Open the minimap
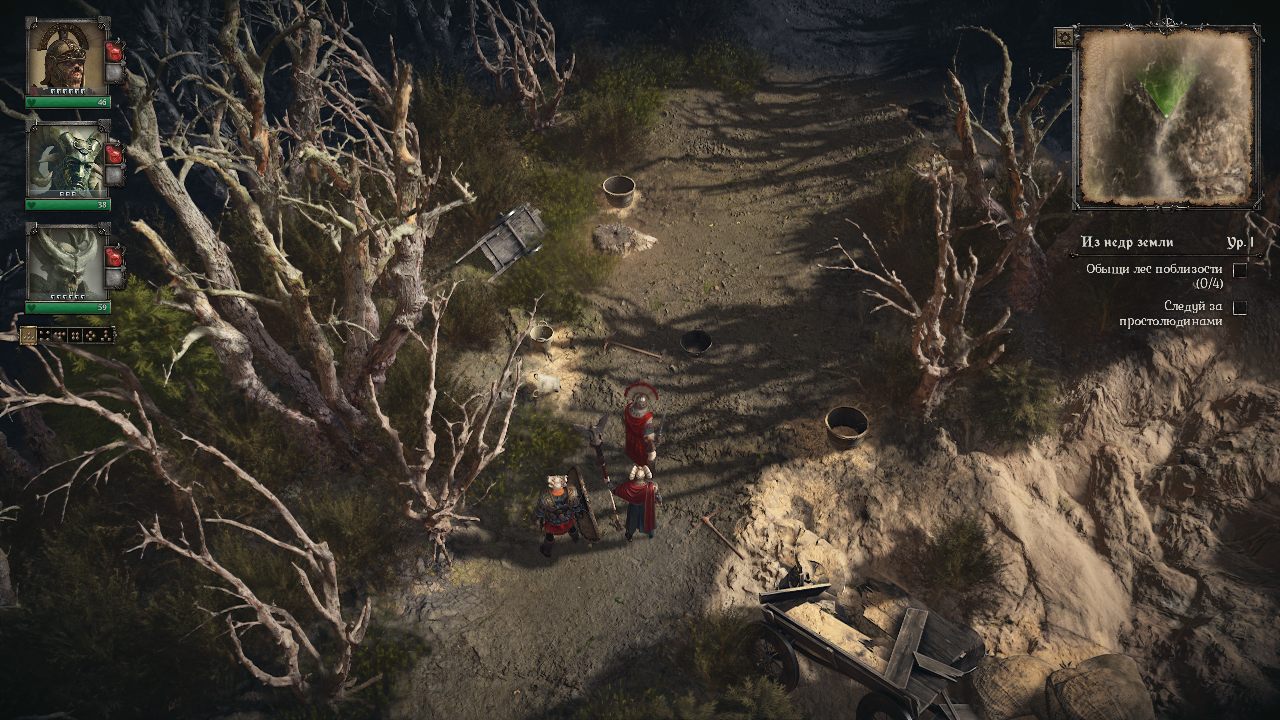This screenshot has height=720, width=1280. click(x=1166, y=116)
